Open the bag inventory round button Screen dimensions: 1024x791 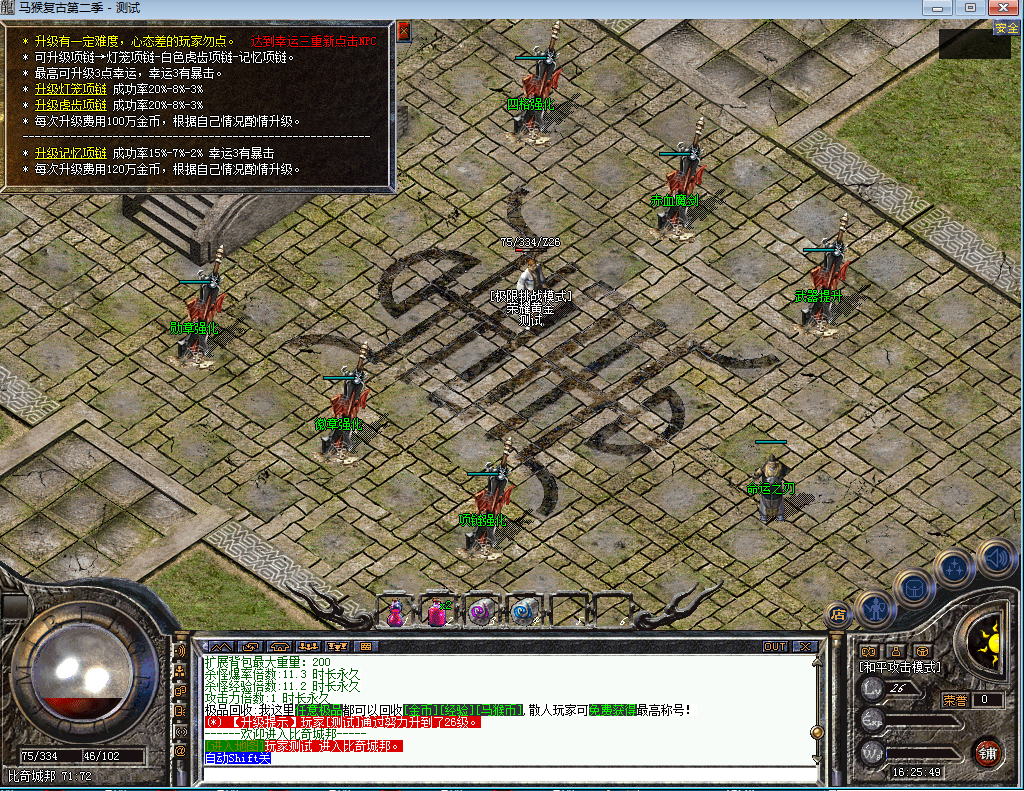coord(914,587)
